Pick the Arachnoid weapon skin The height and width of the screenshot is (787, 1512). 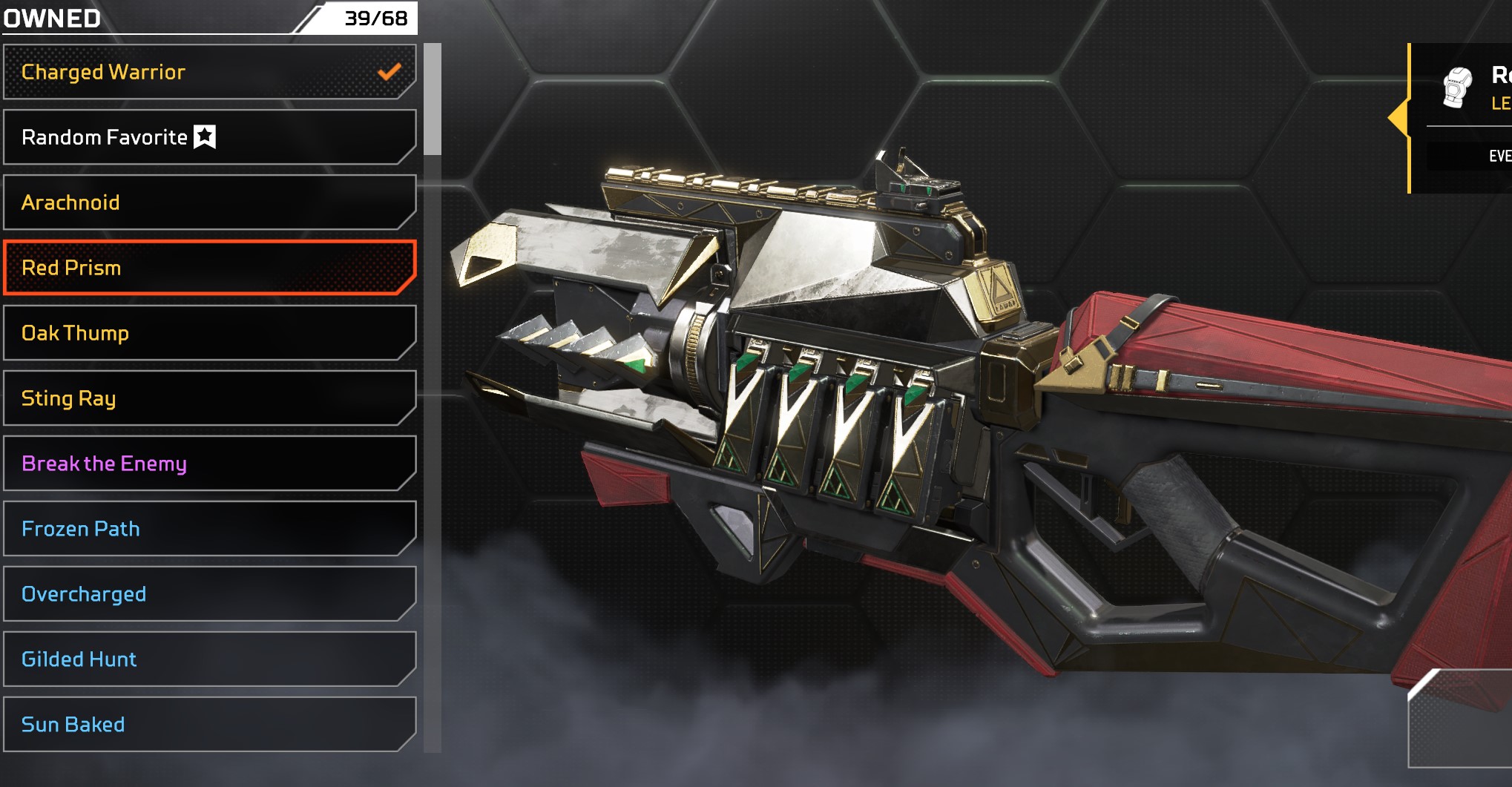209,202
